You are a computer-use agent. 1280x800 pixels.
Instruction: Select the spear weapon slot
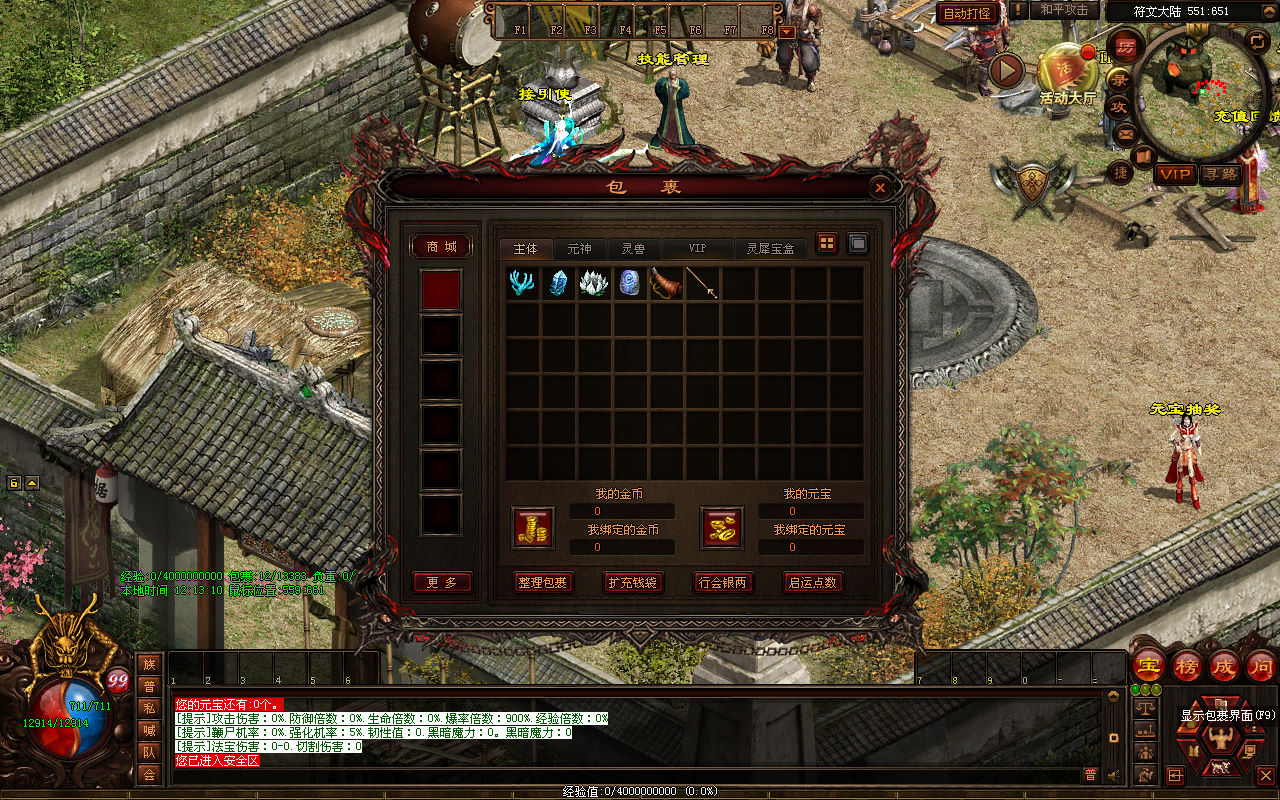[x=702, y=283]
